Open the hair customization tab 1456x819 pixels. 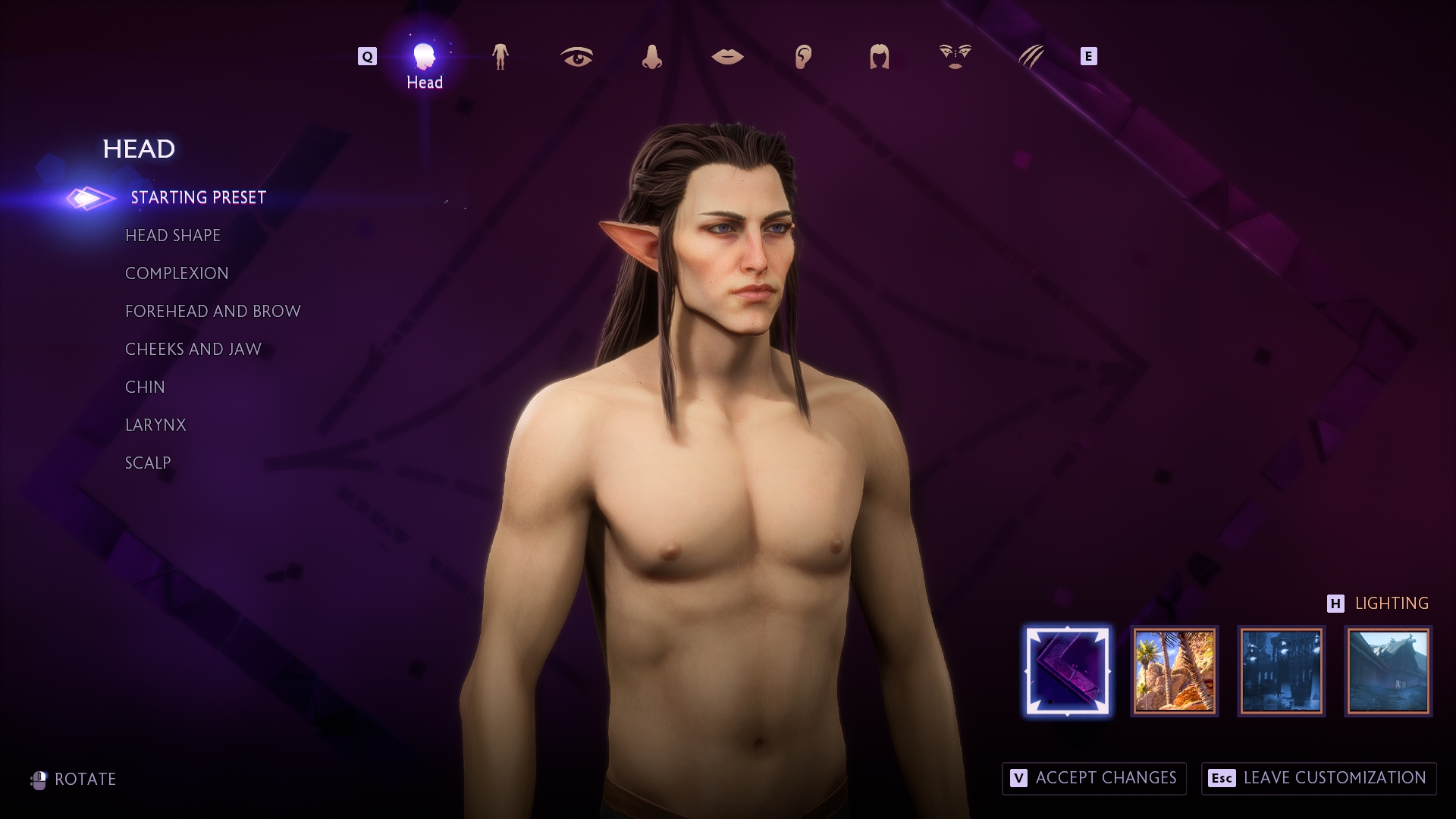(x=879, y=57)
